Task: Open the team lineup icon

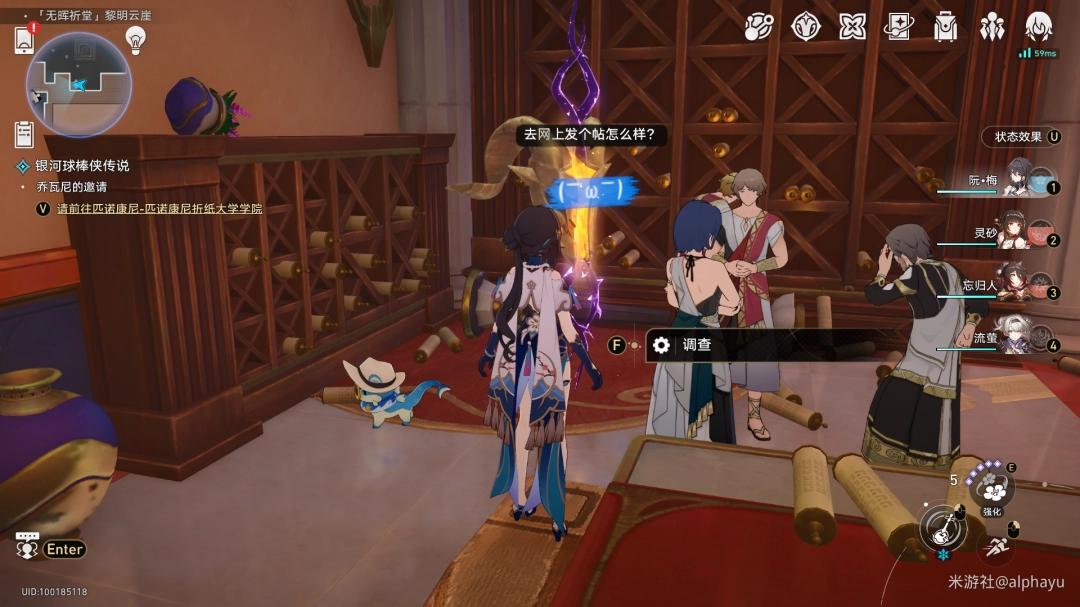Action: [x=992, y=27]
